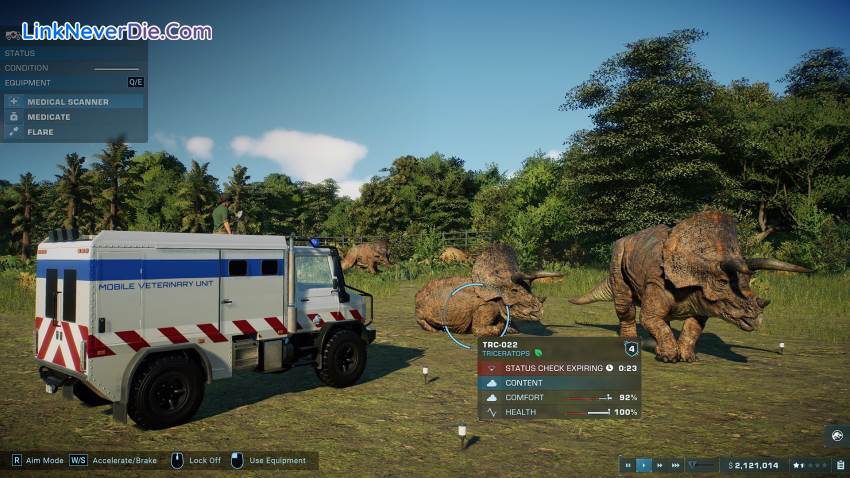Open the clipboard contracts icon
Image resolution: width=850 pixels, height=478 pixels.
[x=840, y=465]
